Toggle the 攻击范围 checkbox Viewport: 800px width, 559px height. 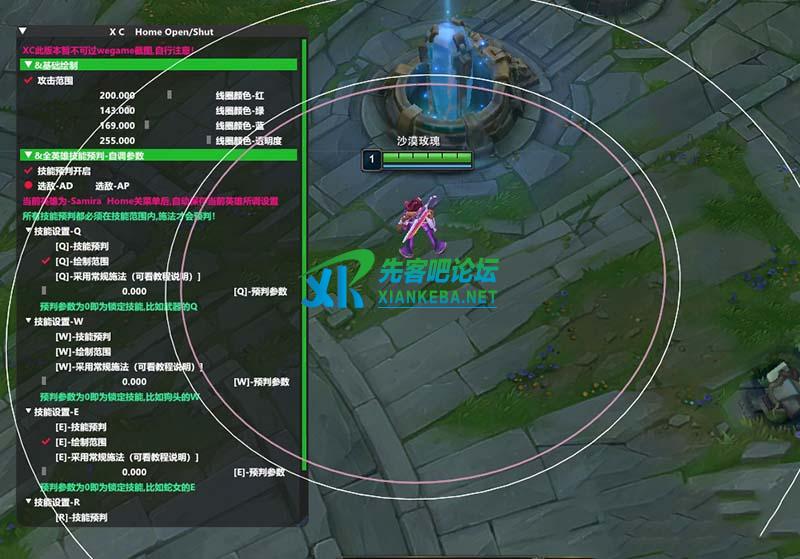pos(28,80)
